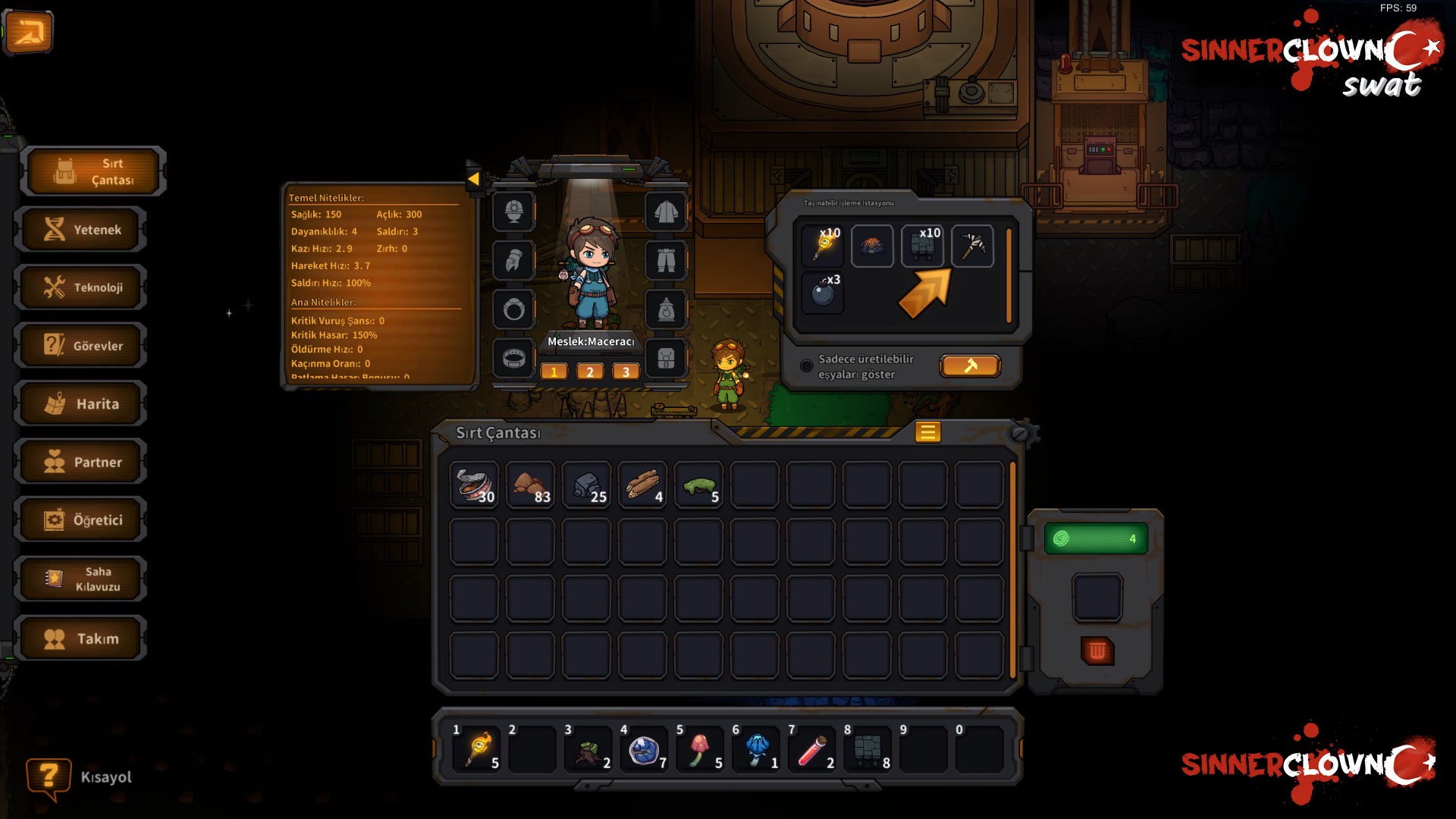Open the Öğretici tutorial menu
Image resolution: width=1456 pixels, height=819 pixels.
[82, 520]
